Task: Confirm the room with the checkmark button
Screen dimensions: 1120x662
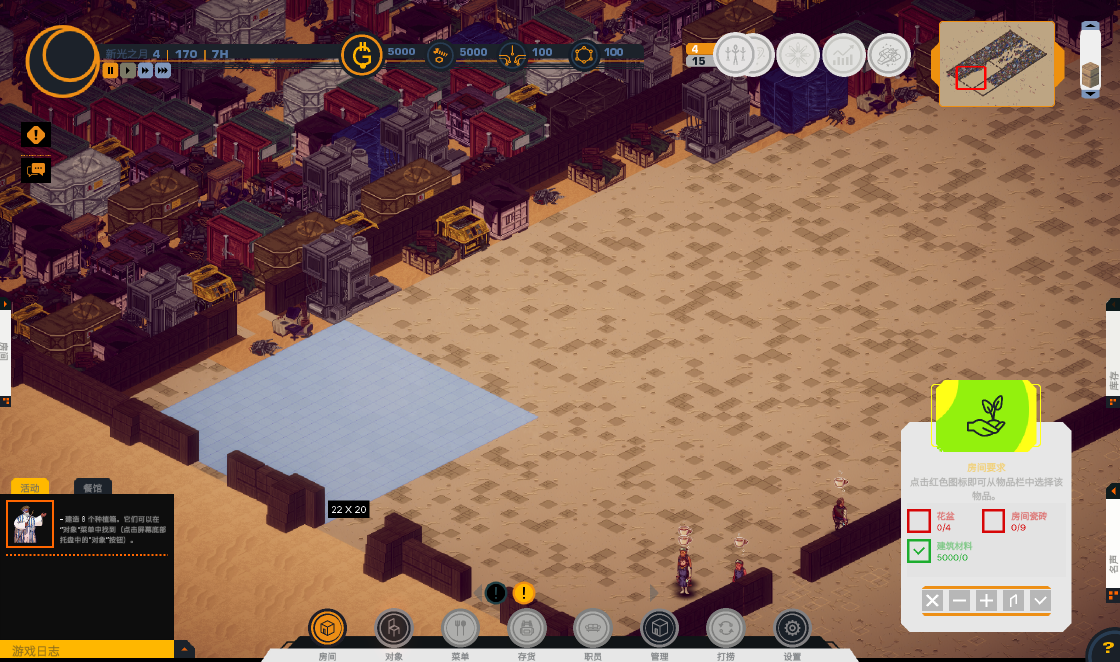Action: pyautogui.click(x=1041, y=601)
